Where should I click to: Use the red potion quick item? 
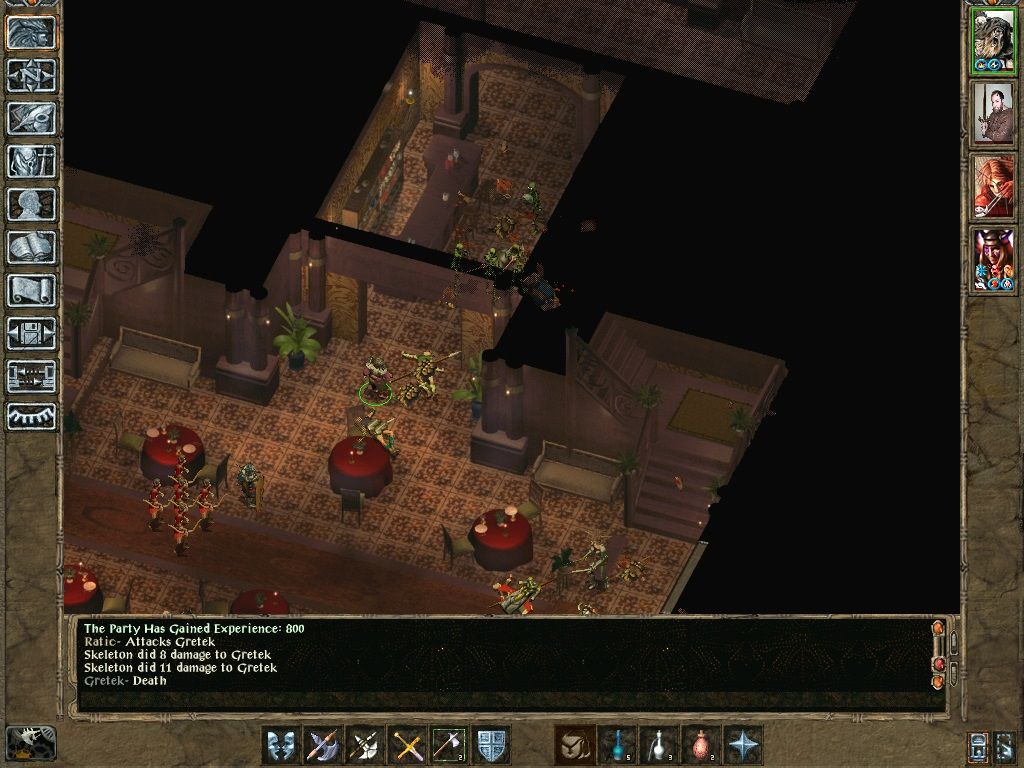pos(701,745)
